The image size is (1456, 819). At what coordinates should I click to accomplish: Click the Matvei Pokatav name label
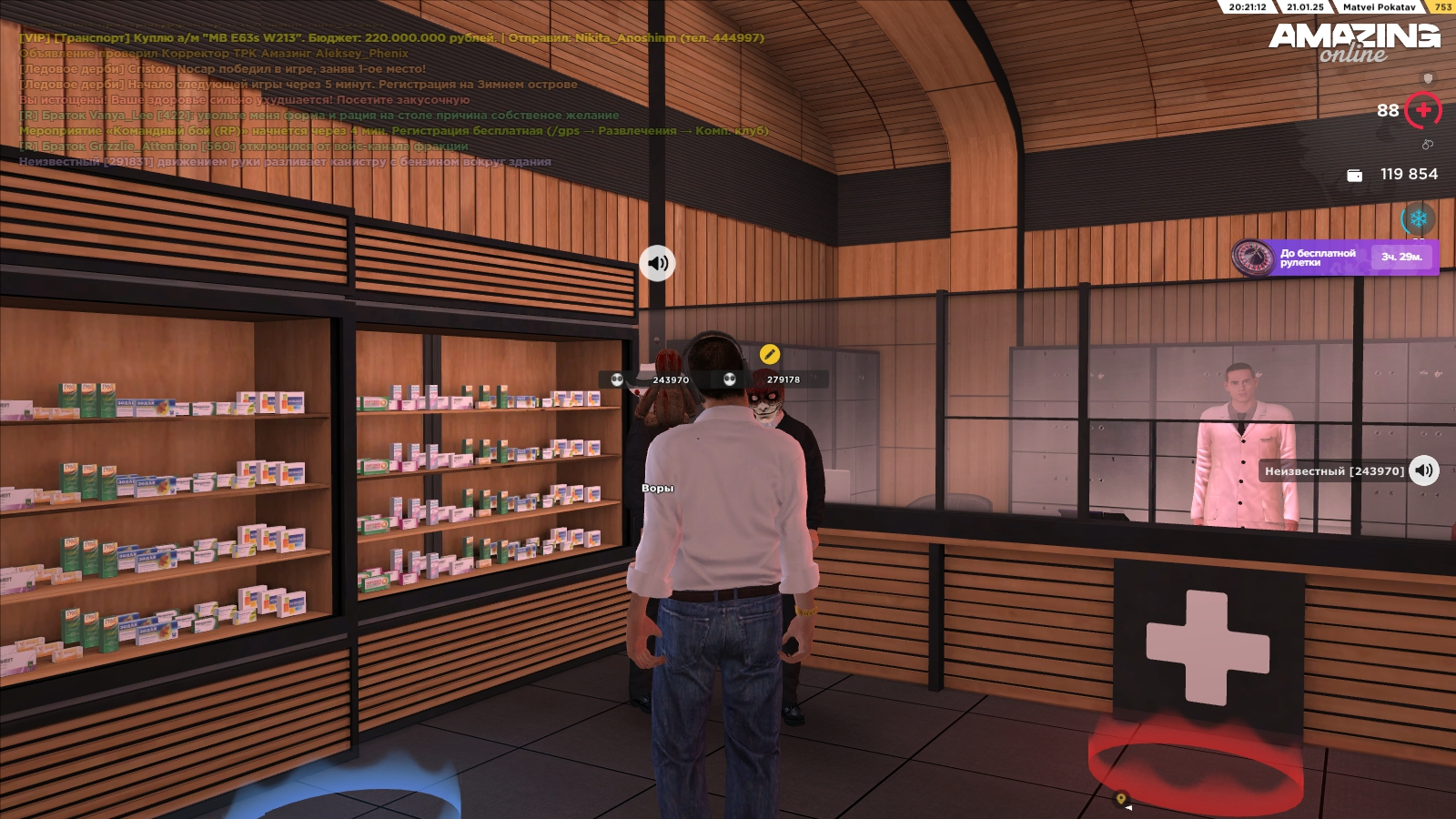(x=1379, y=7)
